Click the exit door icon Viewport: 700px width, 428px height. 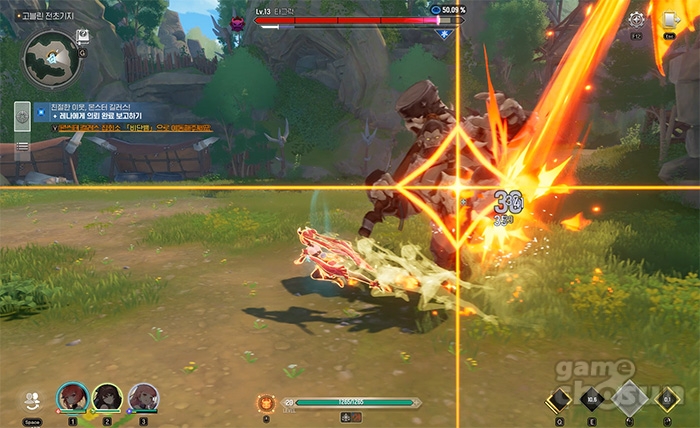[x=669, y=19]
